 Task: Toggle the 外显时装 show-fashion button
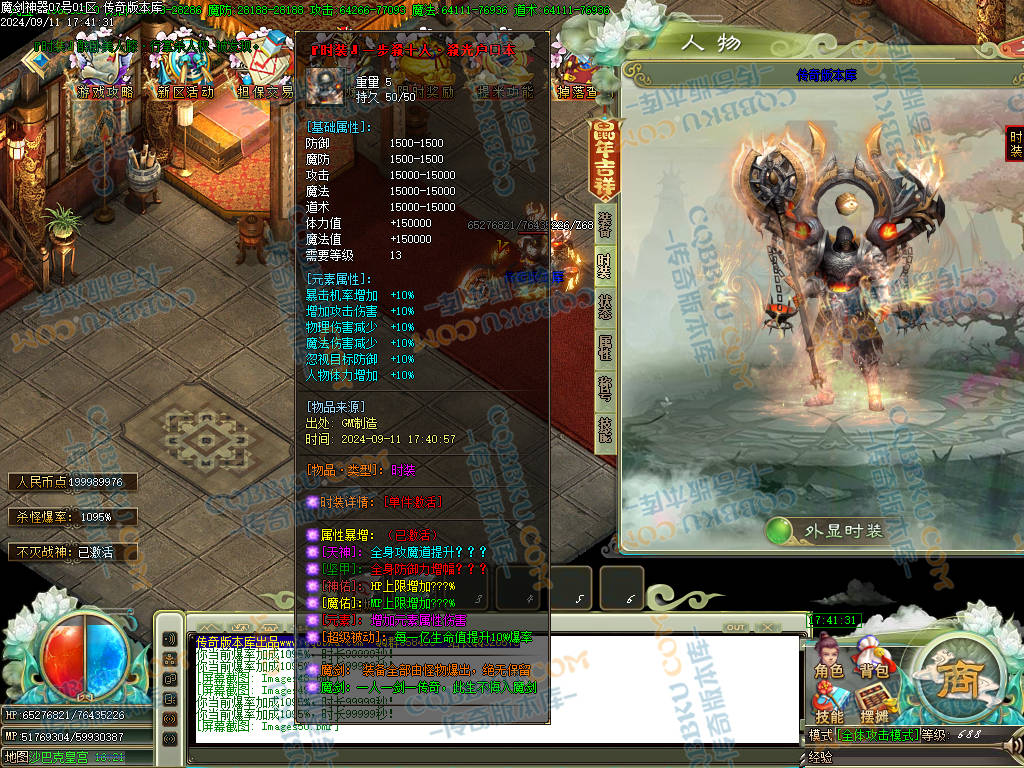tap(828, 530)
